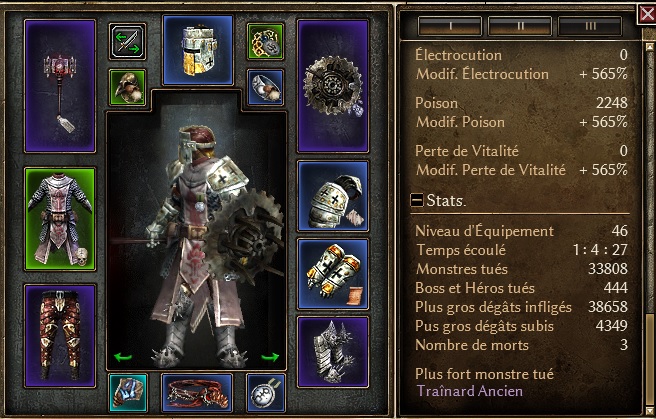Click the blue relic slot left of the belt
Image resolution: width=656 pixels, height=419 pixels.
point(128,392)
